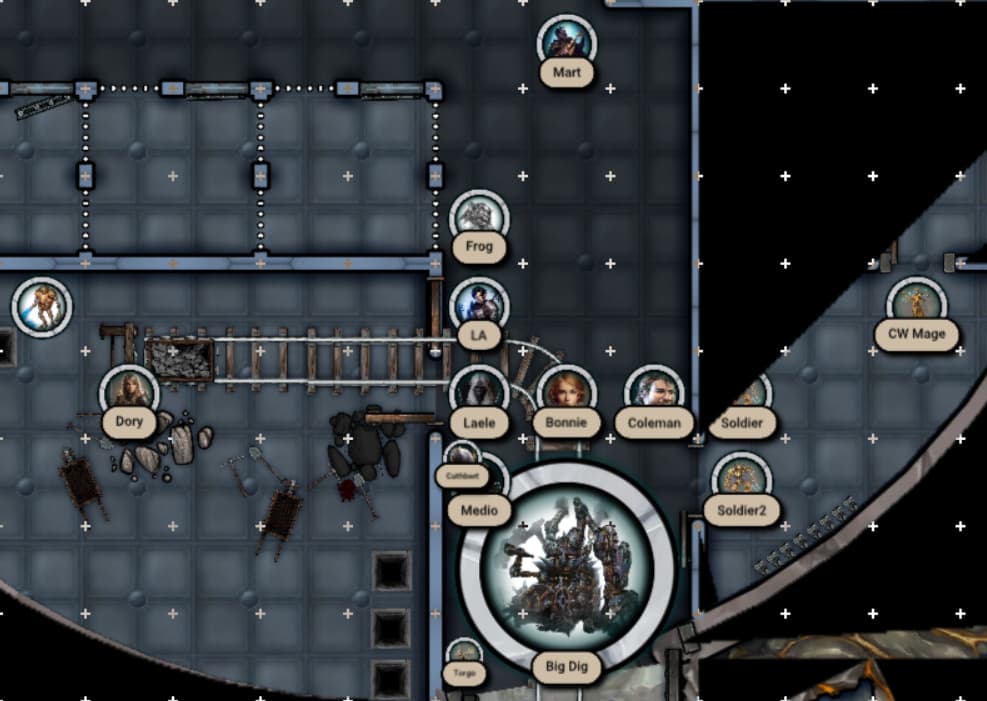
Task: Choose the Laele token
Action: click(x=479, y=392)
